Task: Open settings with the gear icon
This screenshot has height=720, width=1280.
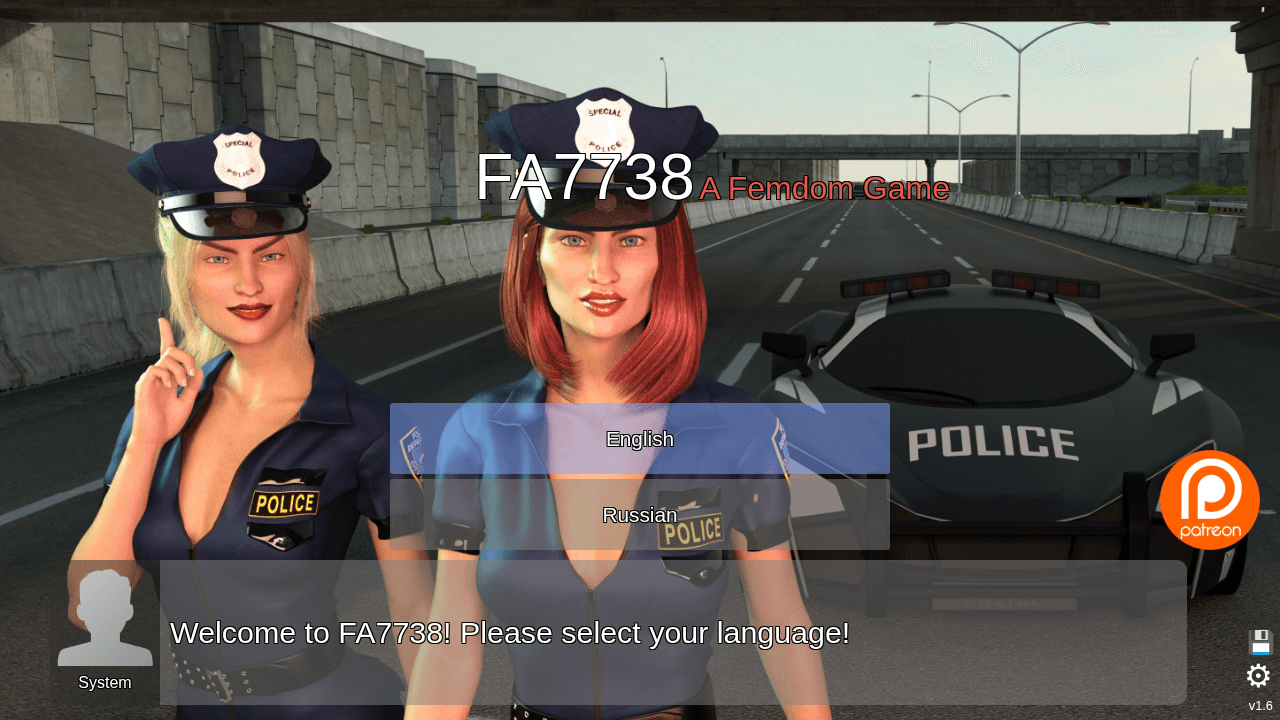Action: [x=1258, y=676]
